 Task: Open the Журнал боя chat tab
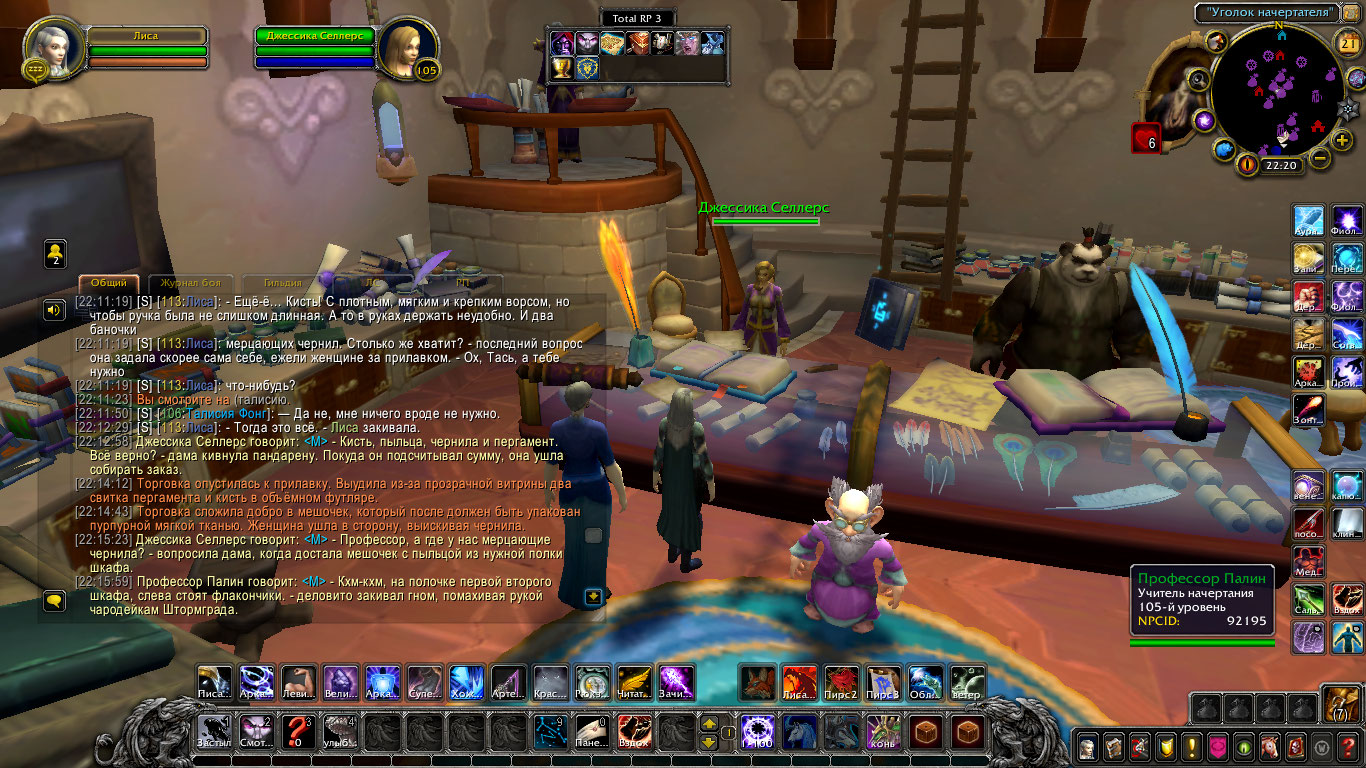190,283
